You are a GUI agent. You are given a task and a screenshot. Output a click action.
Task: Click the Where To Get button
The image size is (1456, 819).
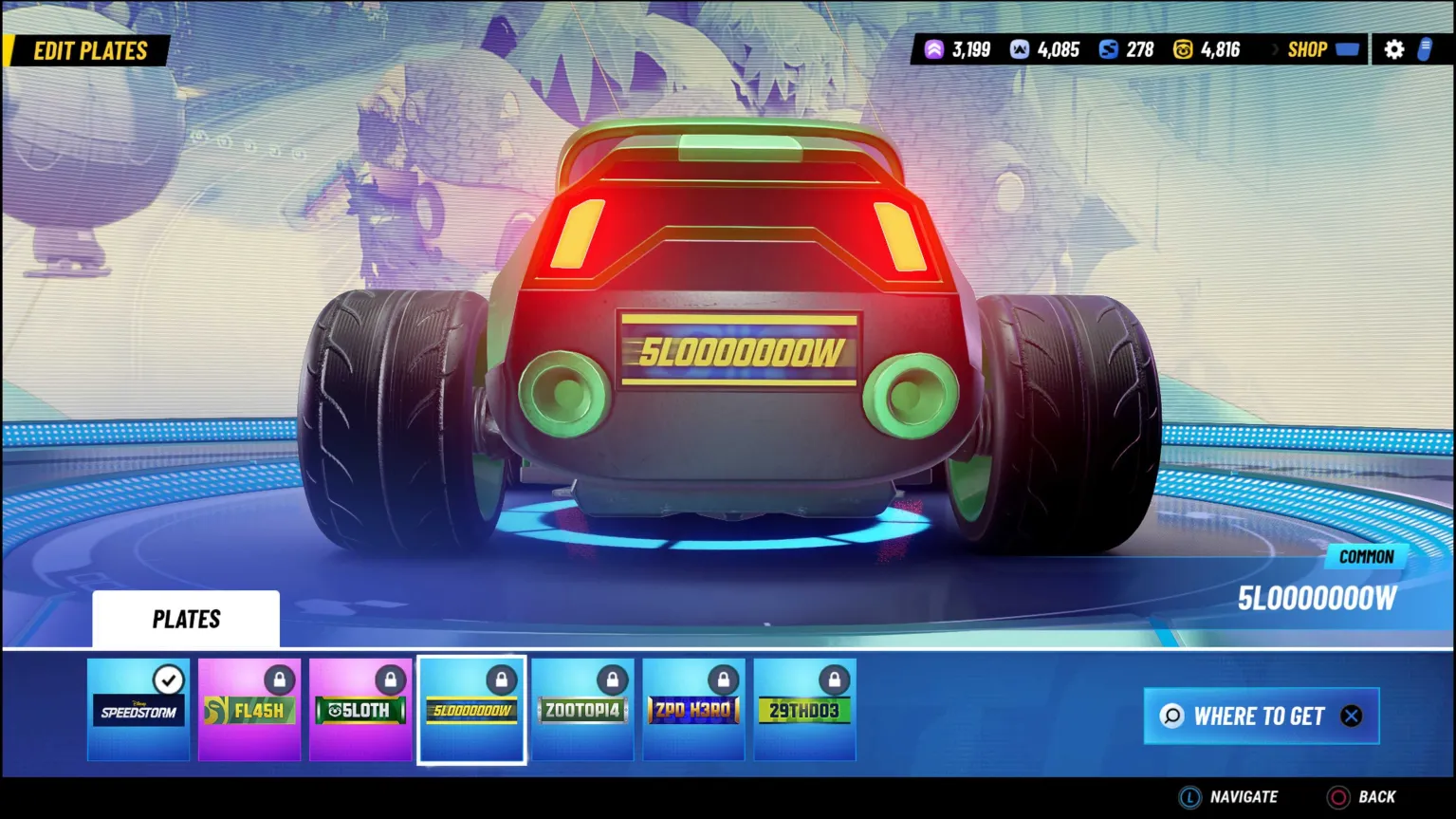[x=1261, y=717]
